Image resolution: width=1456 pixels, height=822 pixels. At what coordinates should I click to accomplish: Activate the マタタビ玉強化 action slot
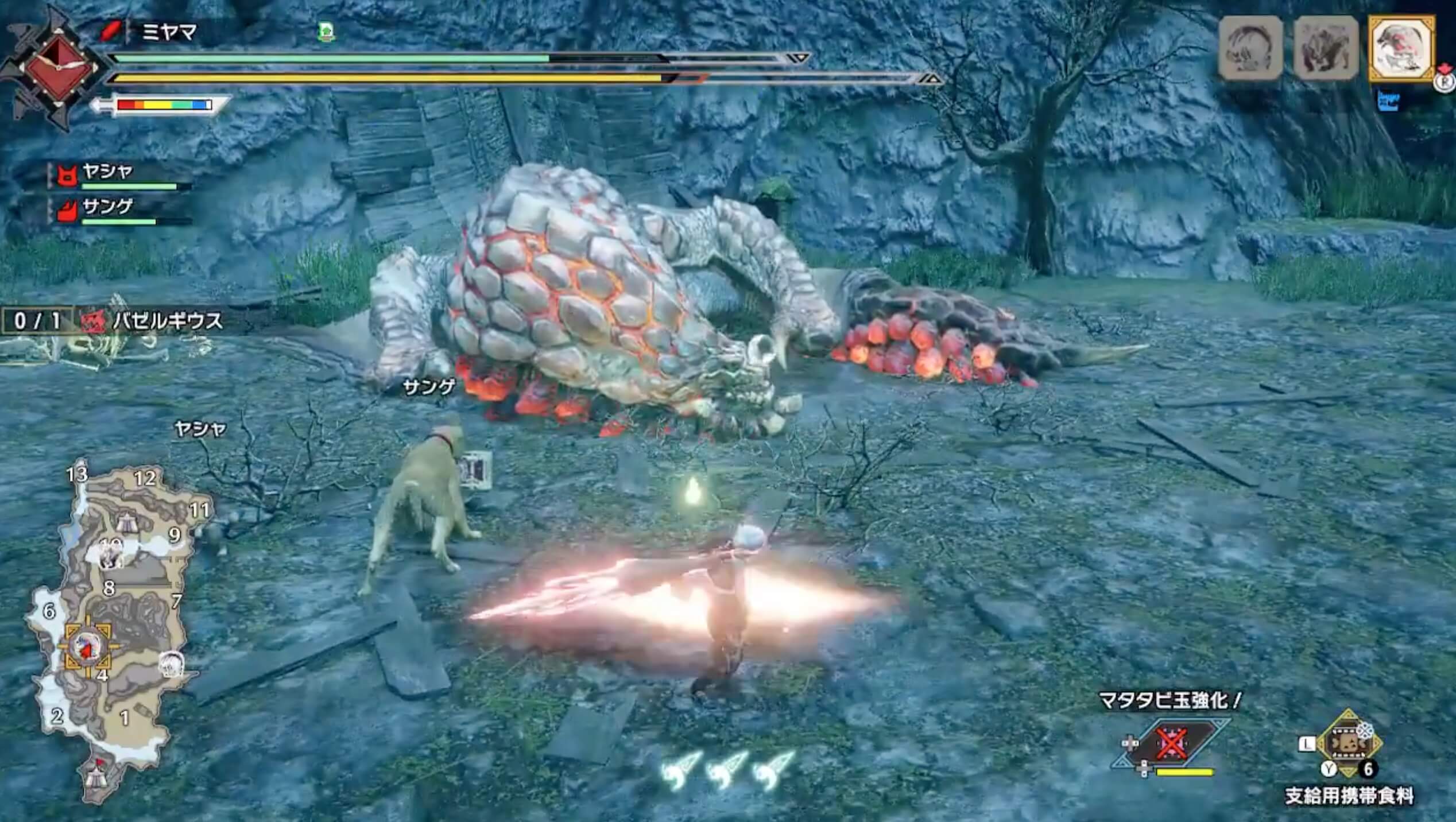(1171, 745)
